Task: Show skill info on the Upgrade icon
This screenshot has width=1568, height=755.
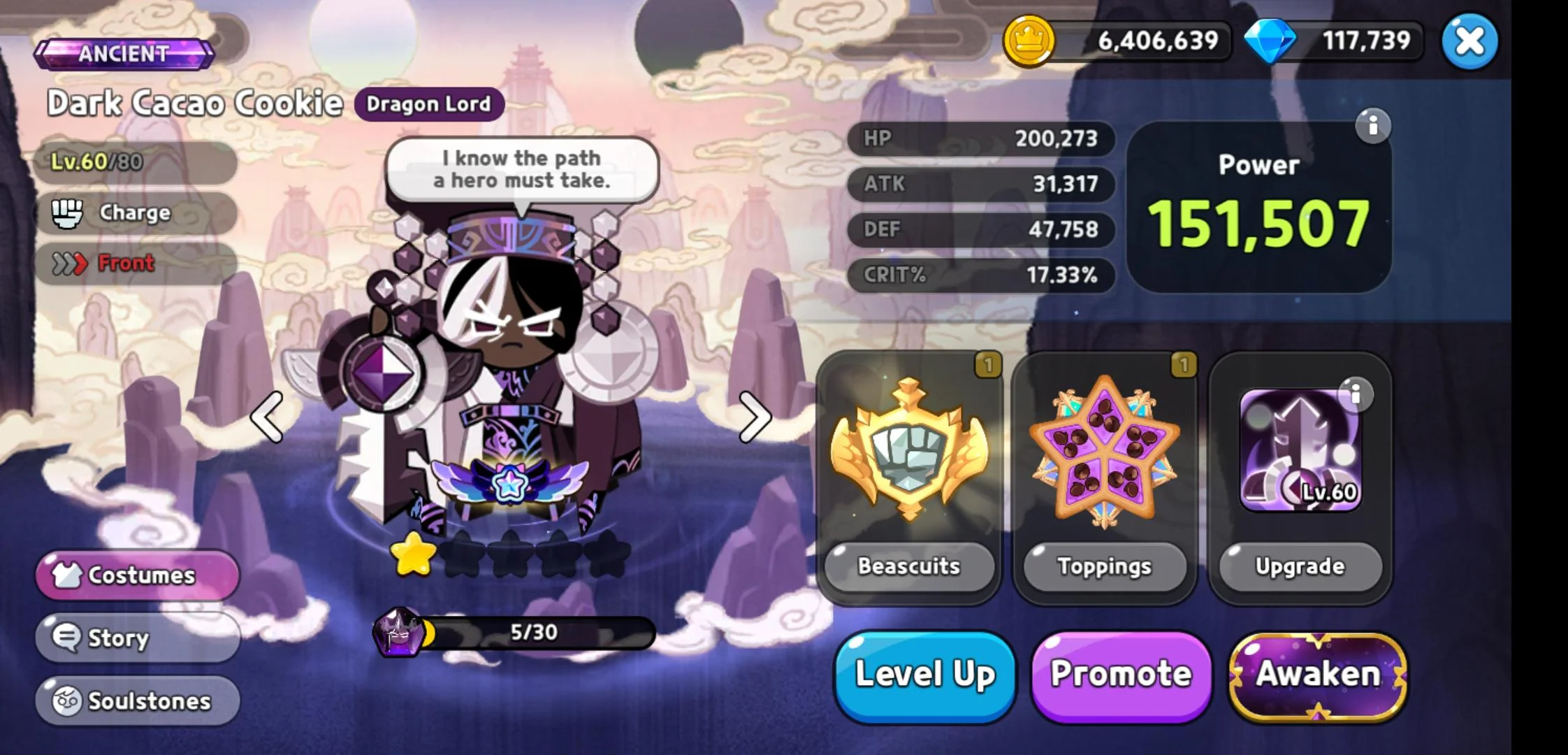Action: [x=1356, y=394]
